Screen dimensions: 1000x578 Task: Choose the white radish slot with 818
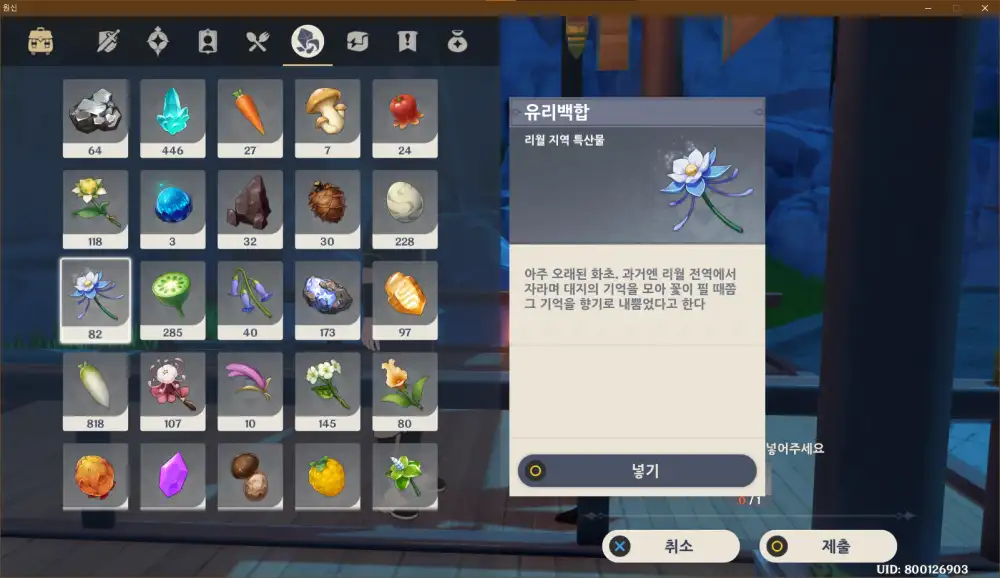pos(95,391)
